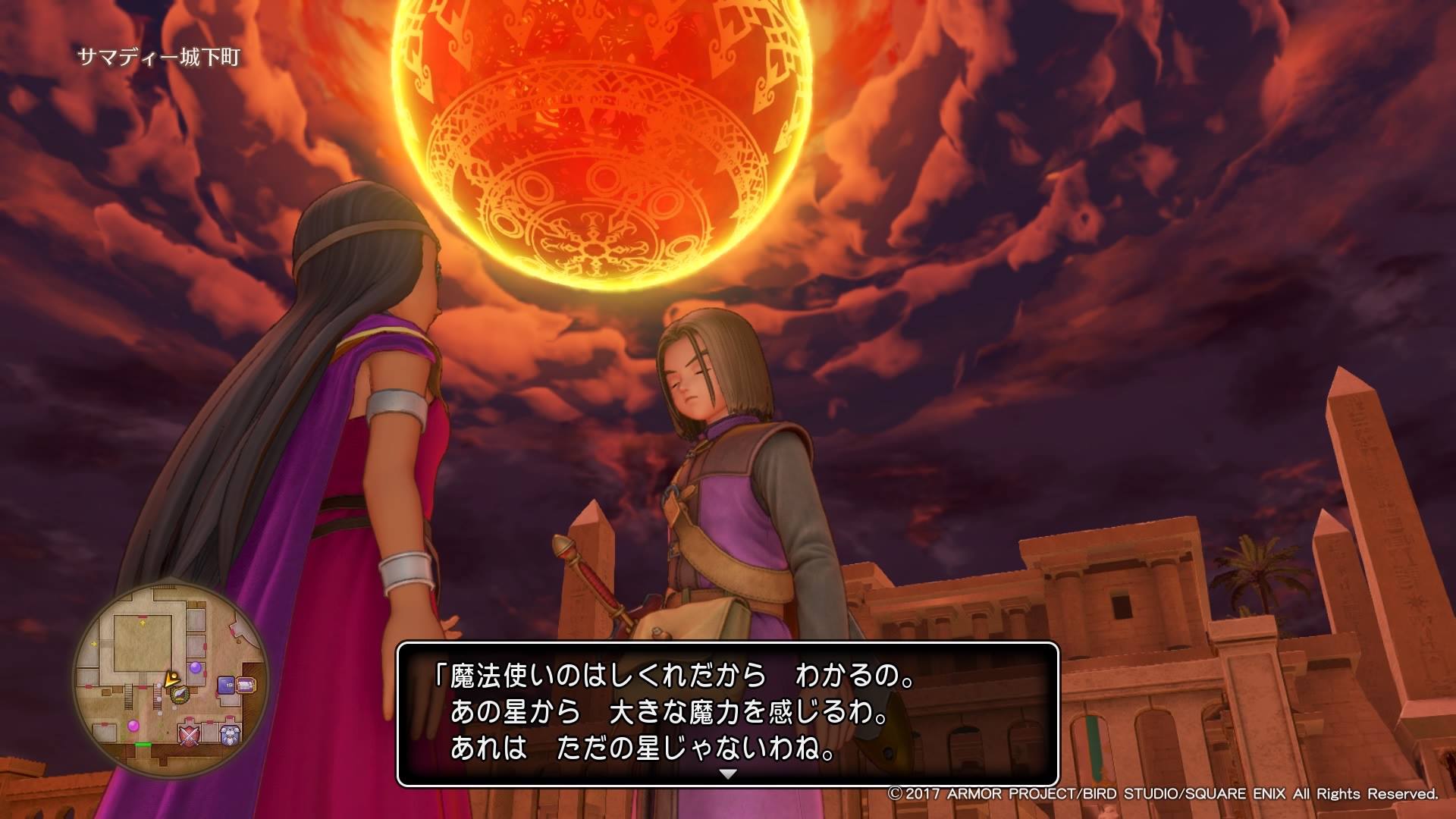Select the winged wreath marker on minimap

coord(180,693)
